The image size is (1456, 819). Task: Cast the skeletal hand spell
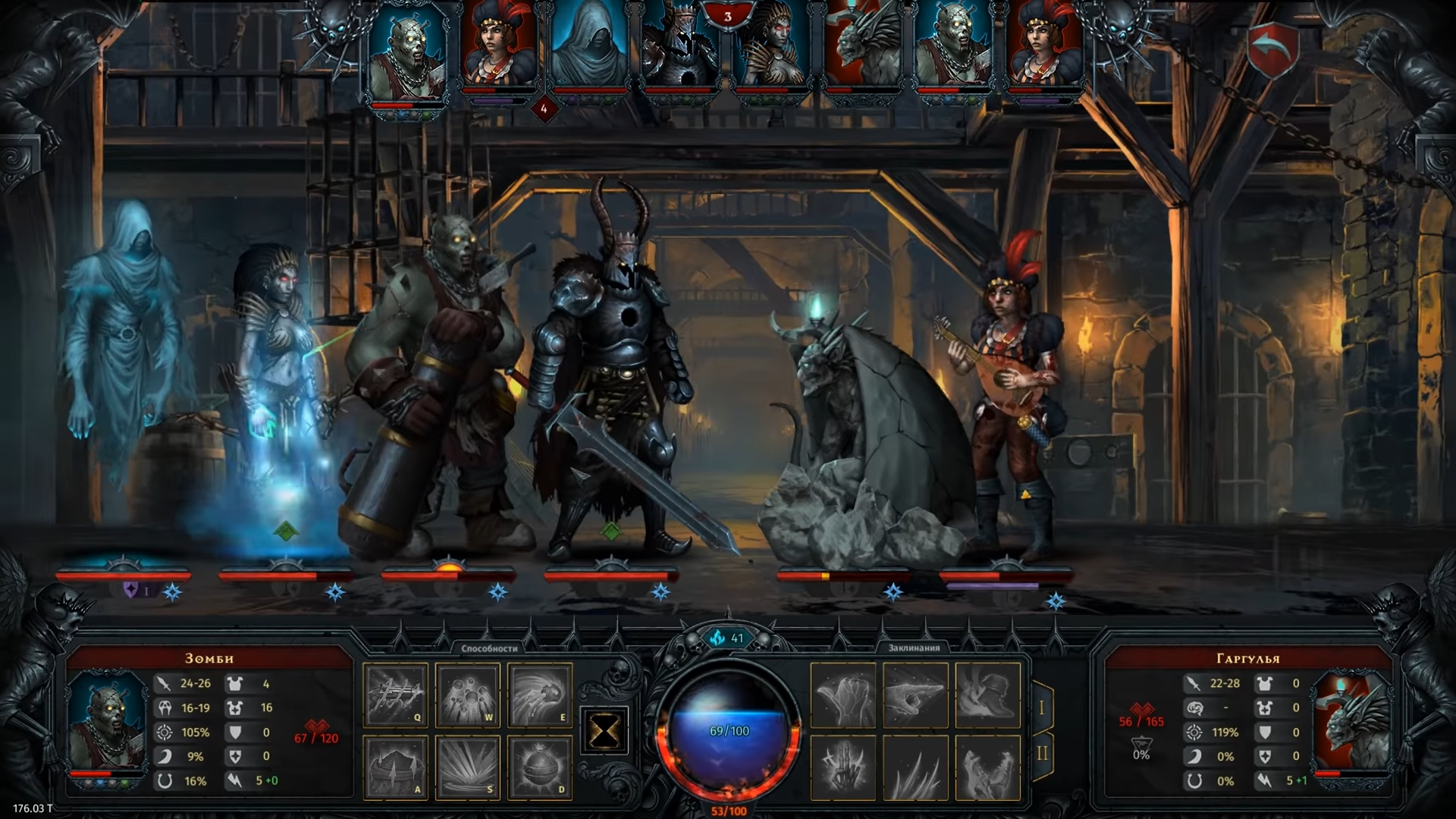843,767
